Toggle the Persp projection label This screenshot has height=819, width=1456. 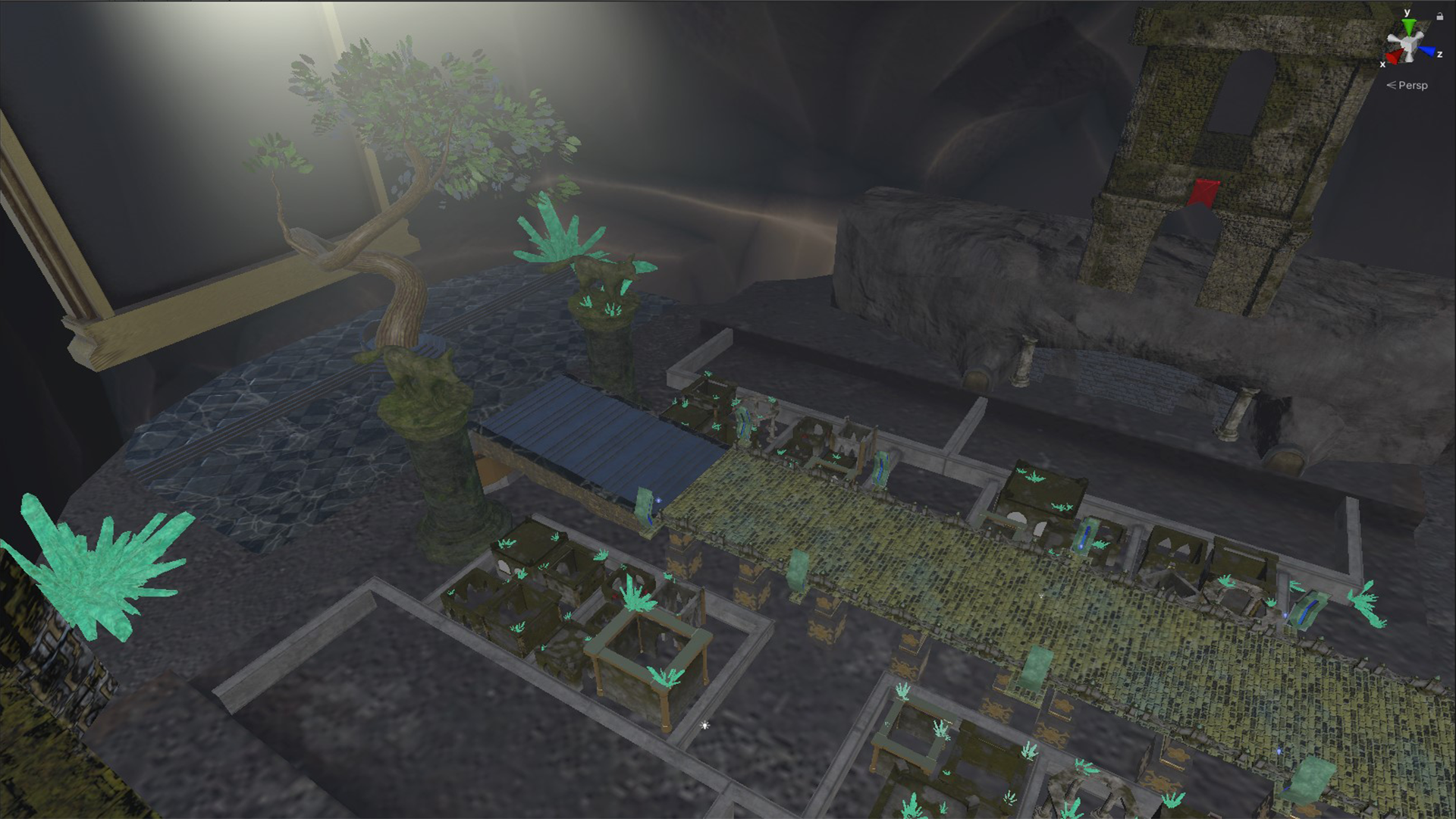click(x=1412, y=86)
